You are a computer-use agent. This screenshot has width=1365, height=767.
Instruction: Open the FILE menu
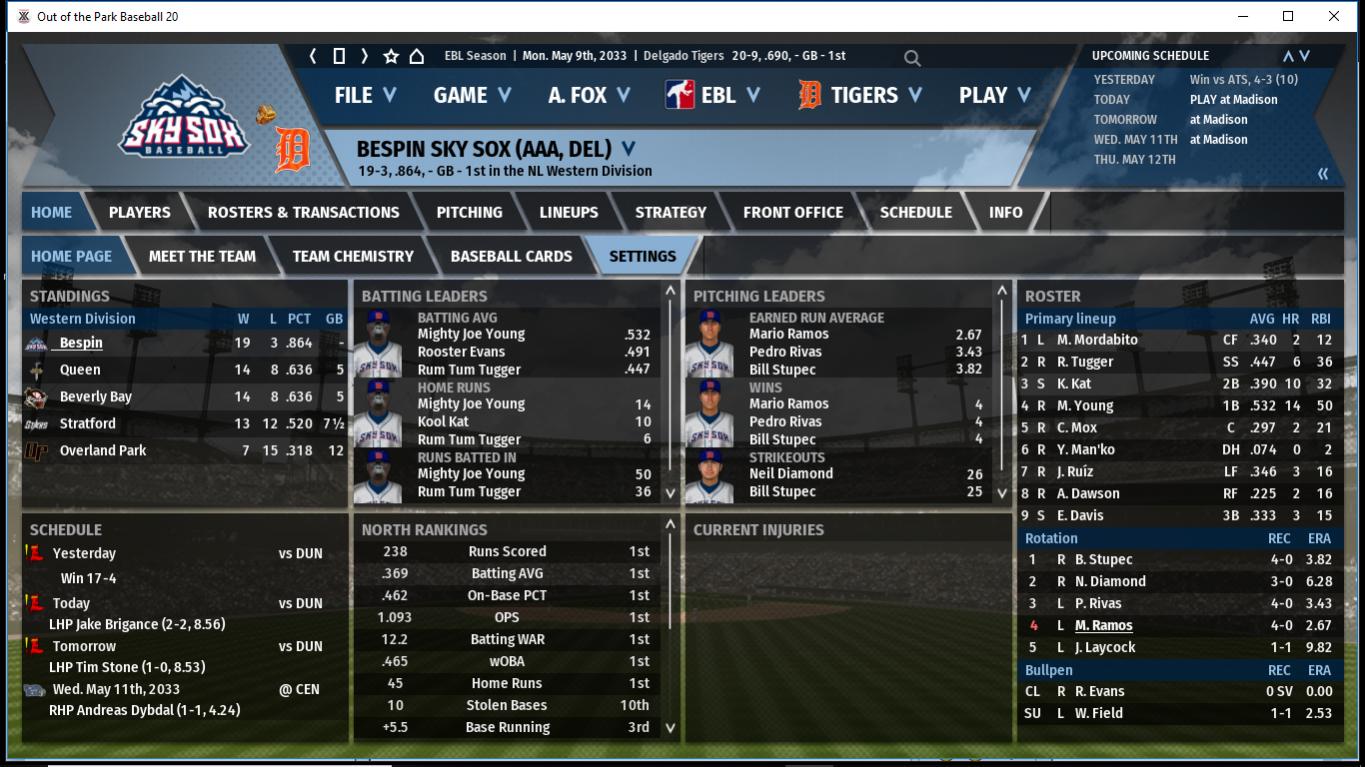pos(365,95)
